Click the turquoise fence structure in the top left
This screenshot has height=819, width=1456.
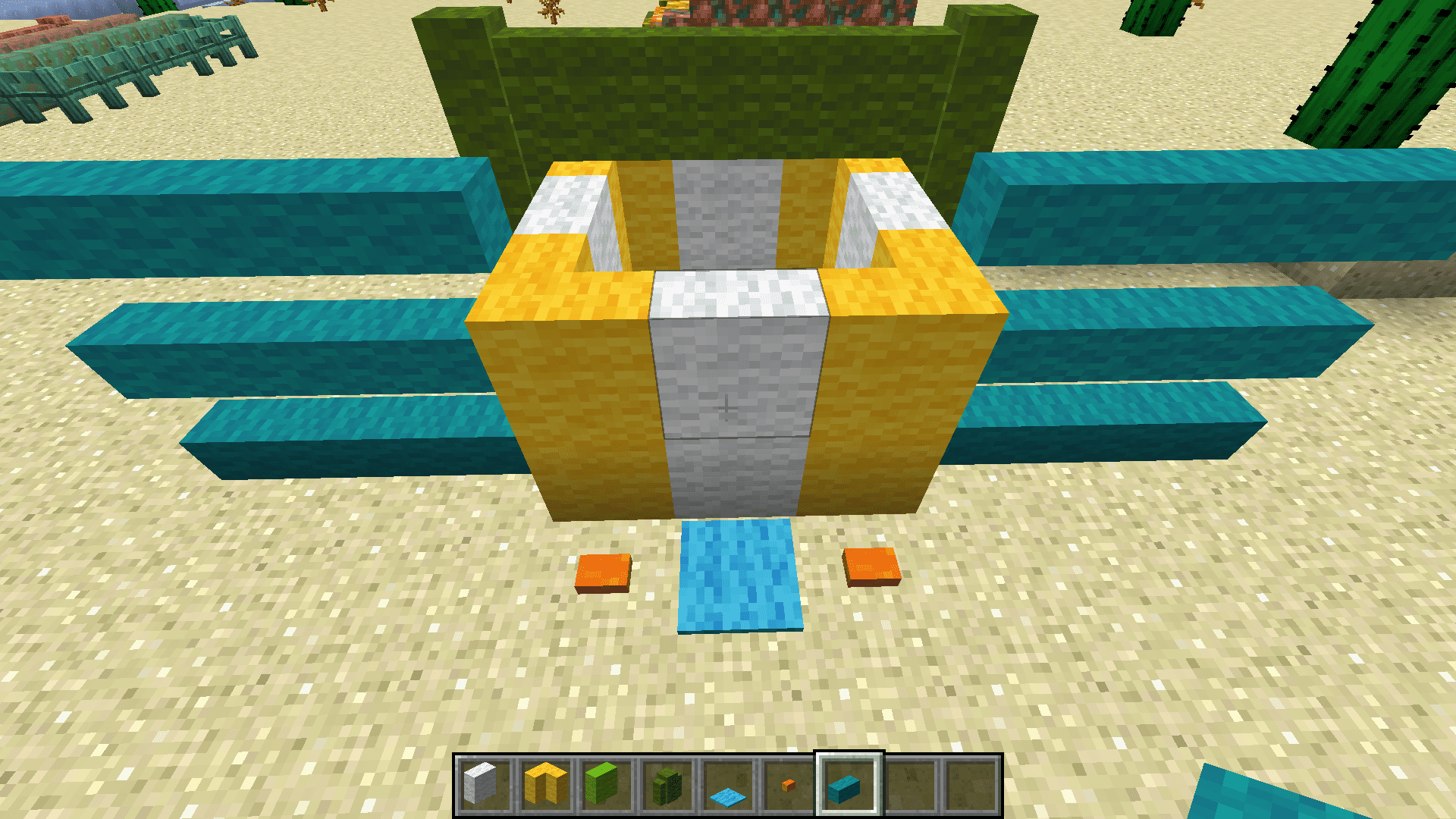tap(114, 61)
